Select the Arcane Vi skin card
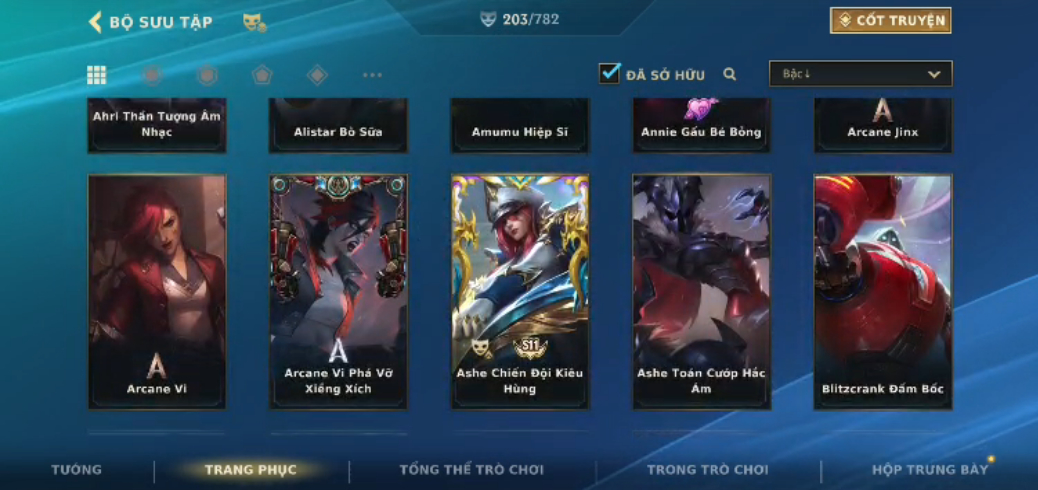 coord(157,291)
